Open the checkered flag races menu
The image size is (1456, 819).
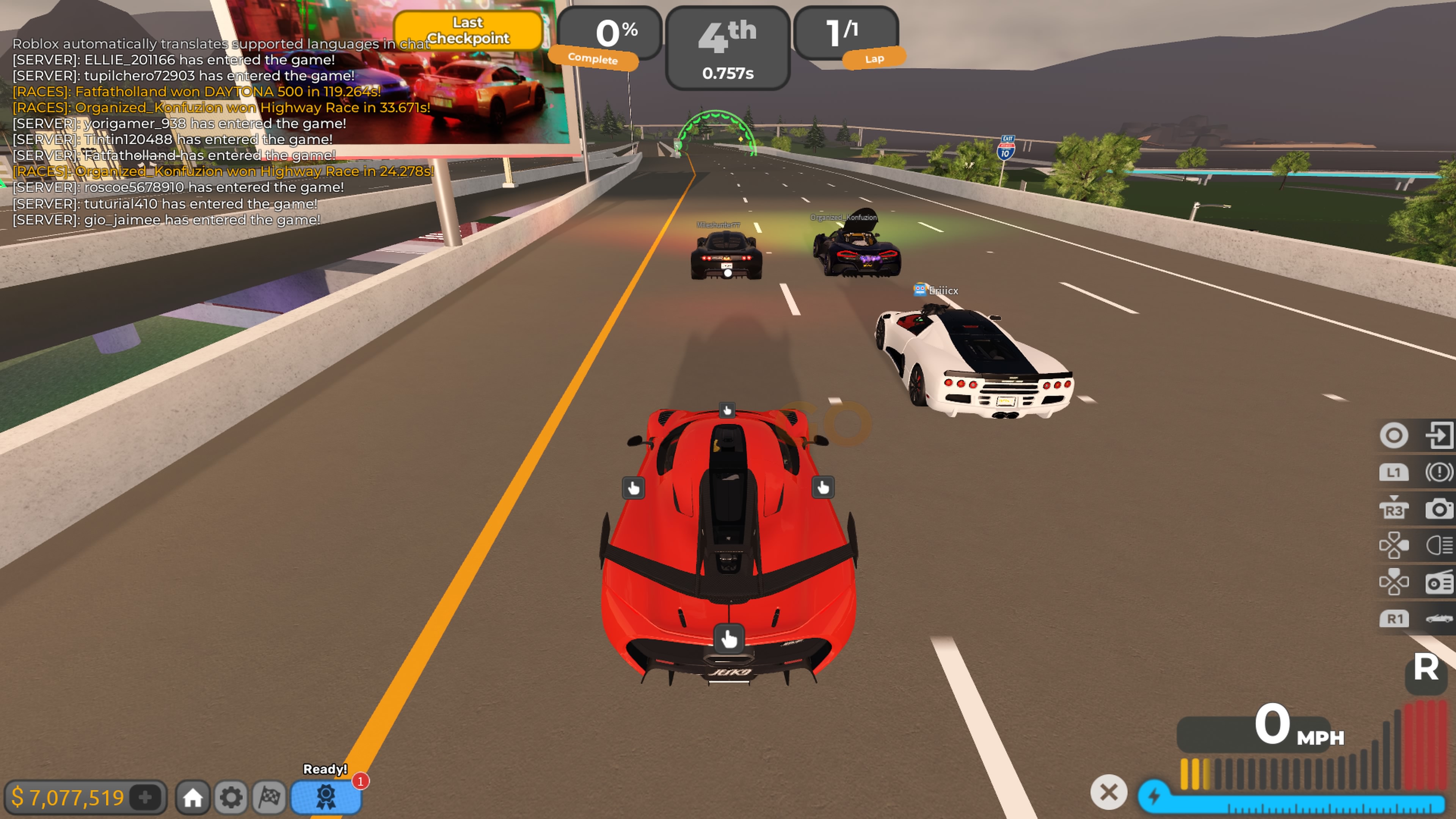pos(270,797)
